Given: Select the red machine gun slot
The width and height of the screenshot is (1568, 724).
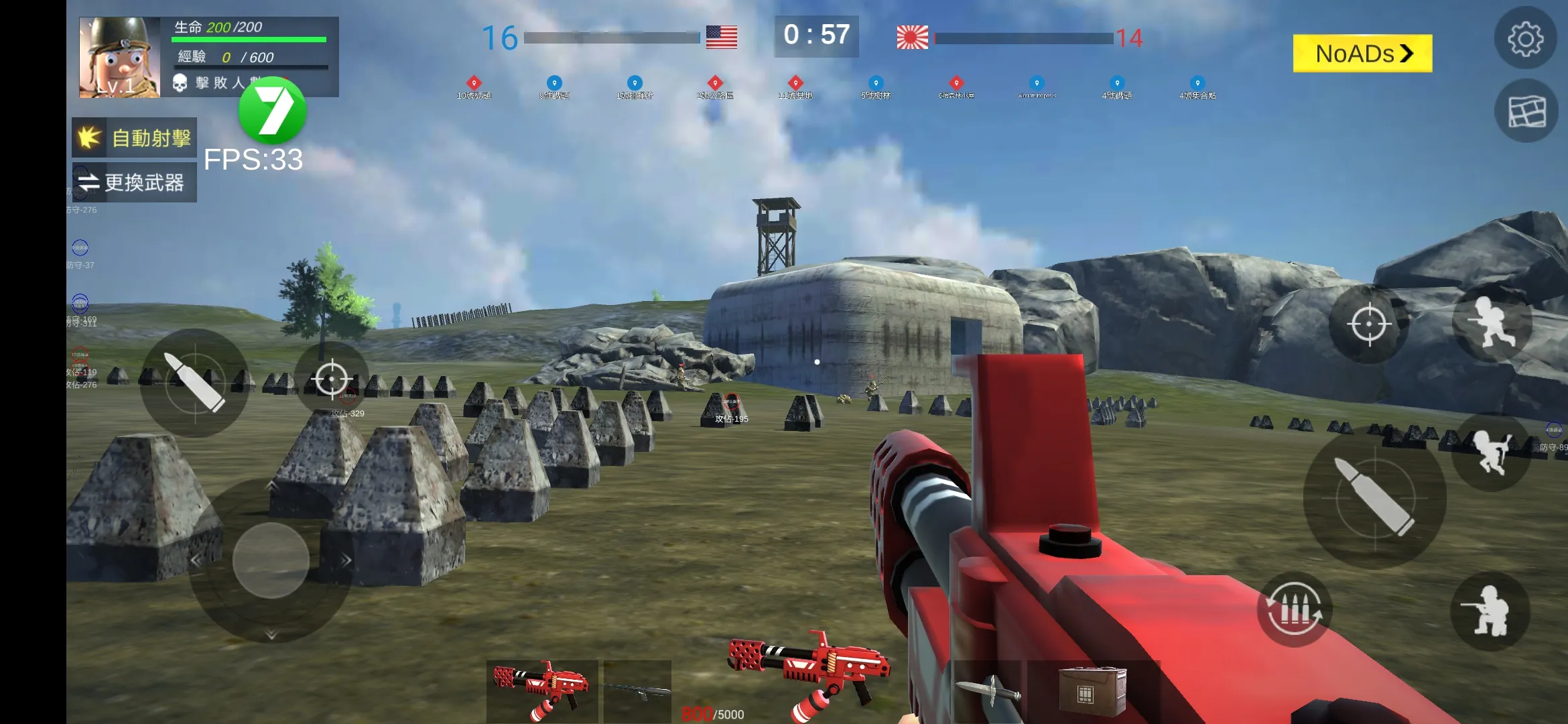Looking at the screenshot, I should click(x=542, y=690).
